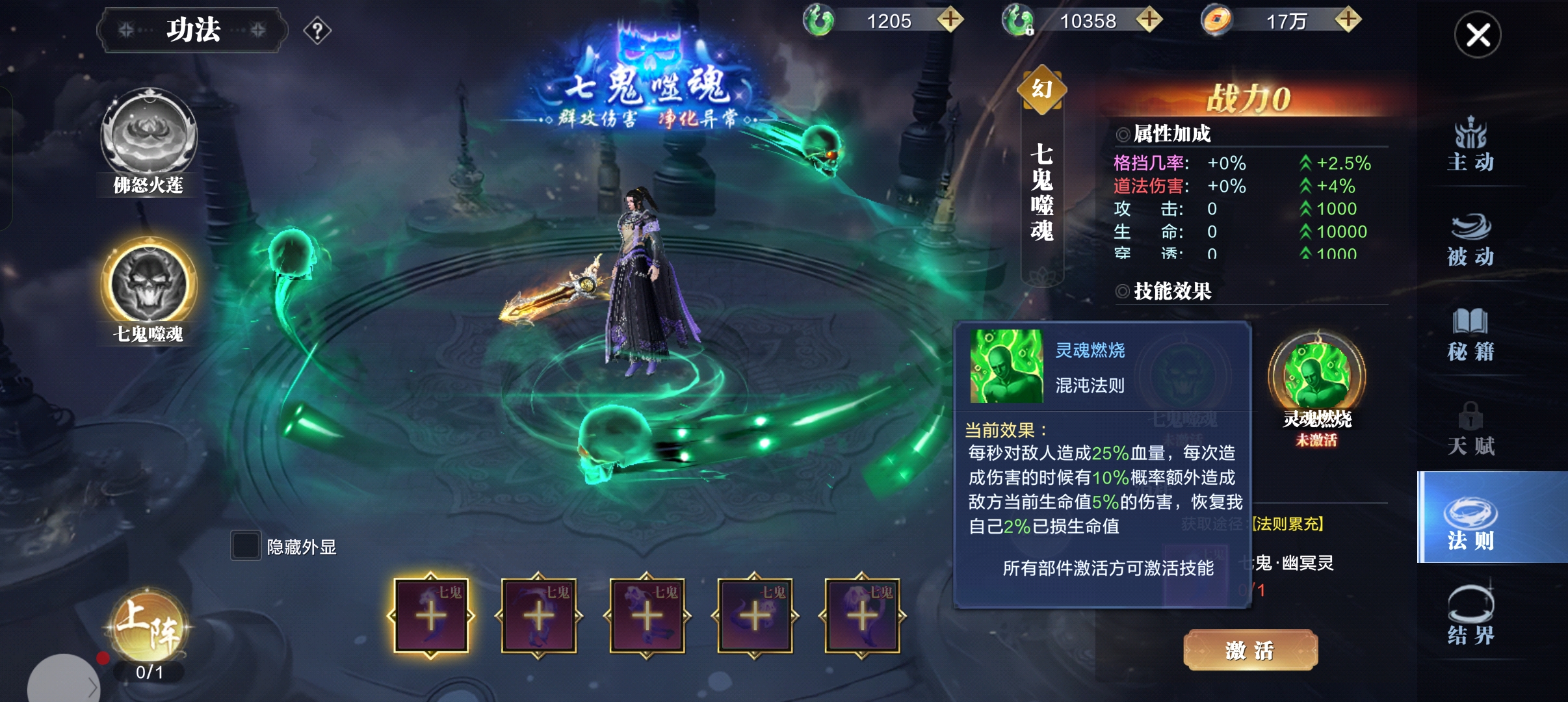Switch to the 结界 tab

point(1470,615)
